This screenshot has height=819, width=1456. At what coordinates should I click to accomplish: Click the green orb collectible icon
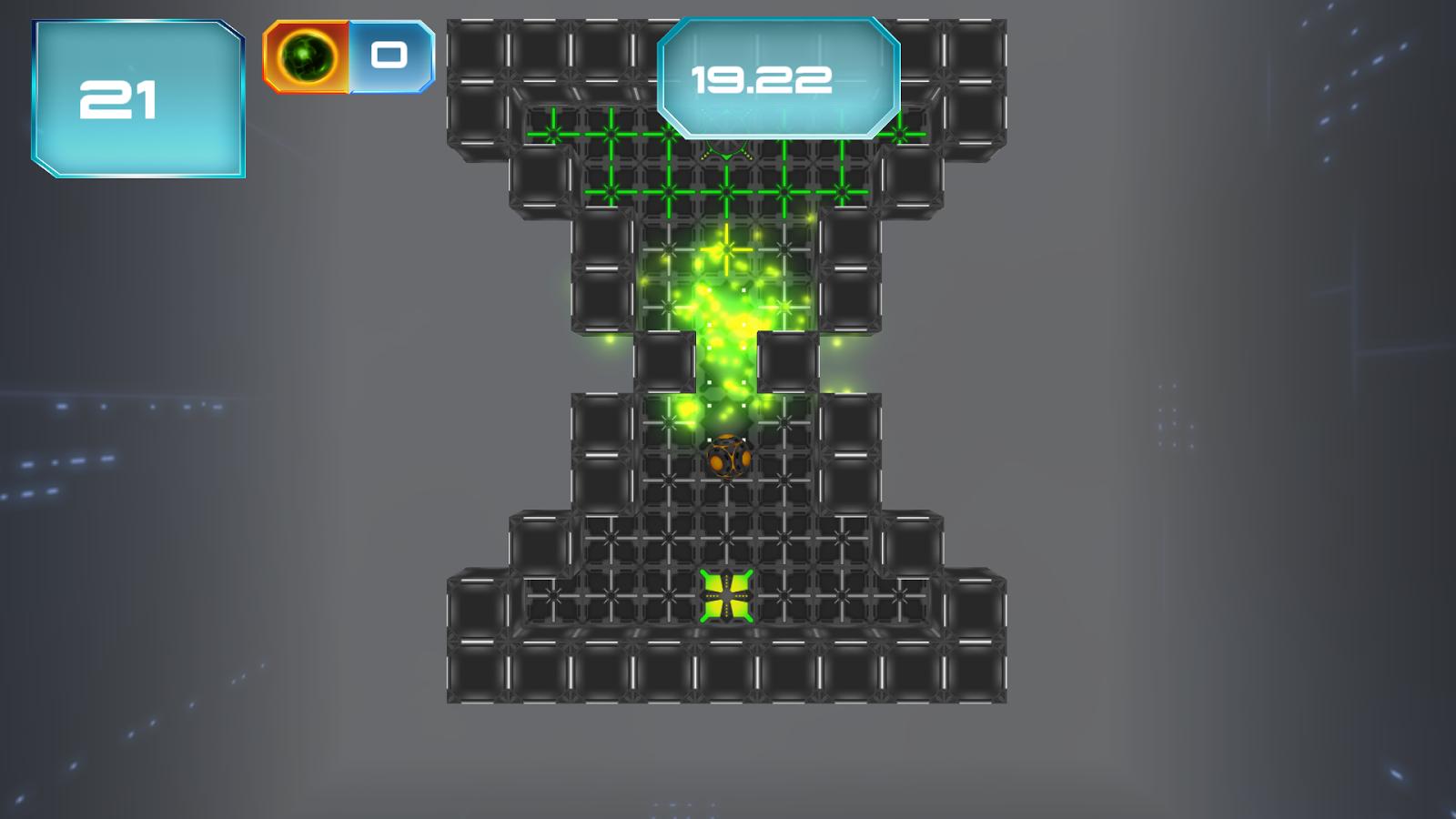305,56
